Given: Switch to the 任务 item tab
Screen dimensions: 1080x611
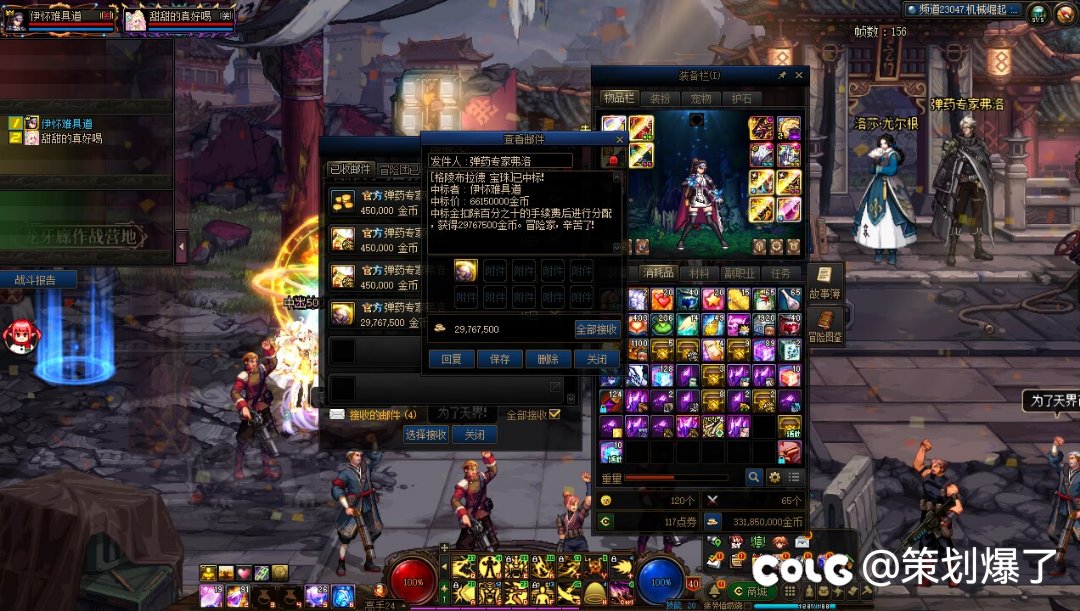Looking at the screenshot, I should (781, 273).
